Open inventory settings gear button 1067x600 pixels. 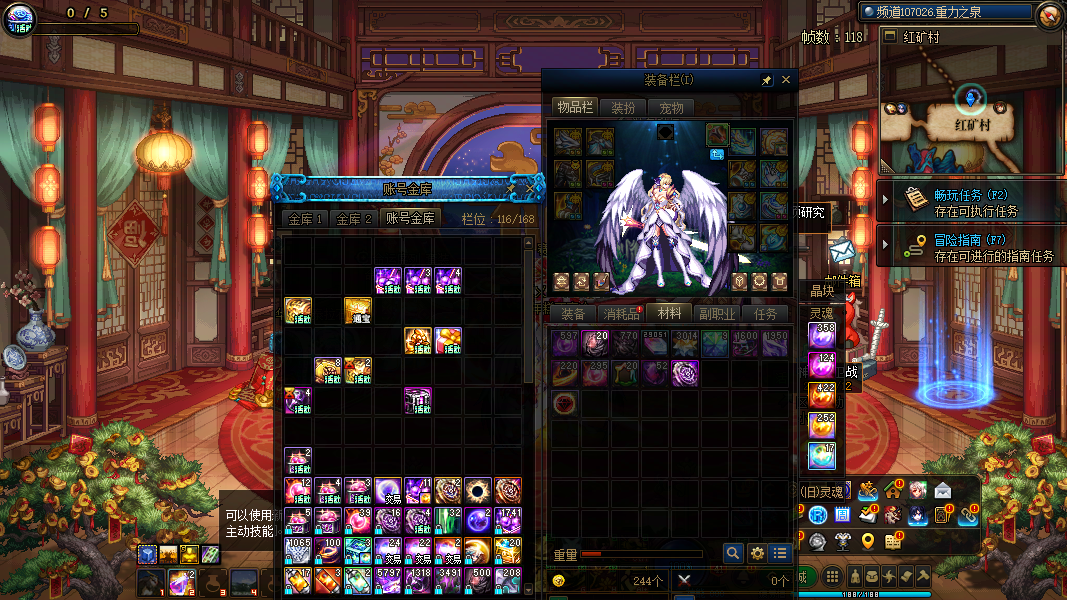pyautogui.click(x=757, y=553)
